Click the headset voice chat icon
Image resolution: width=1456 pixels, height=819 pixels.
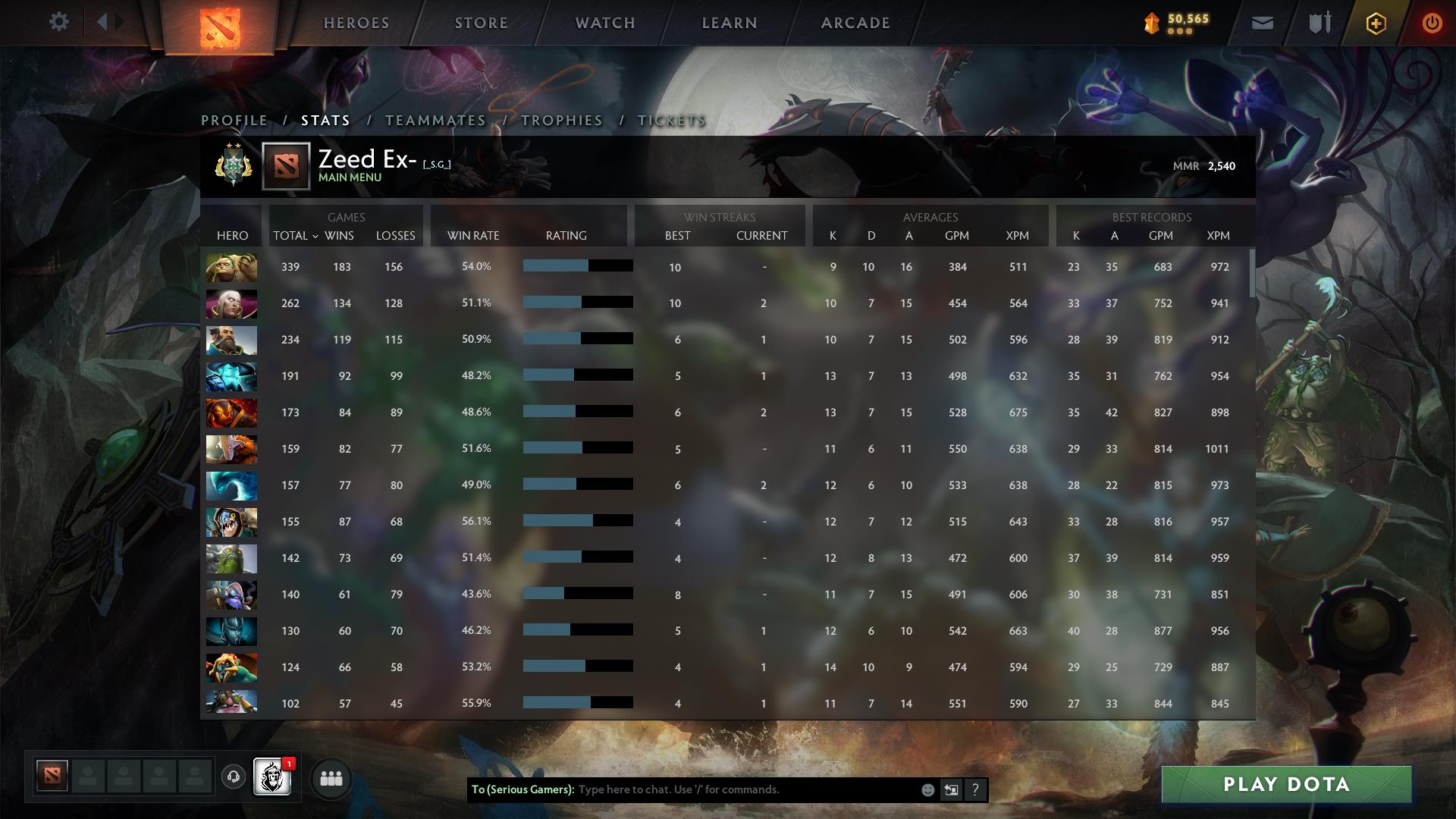tap(235, 778)
